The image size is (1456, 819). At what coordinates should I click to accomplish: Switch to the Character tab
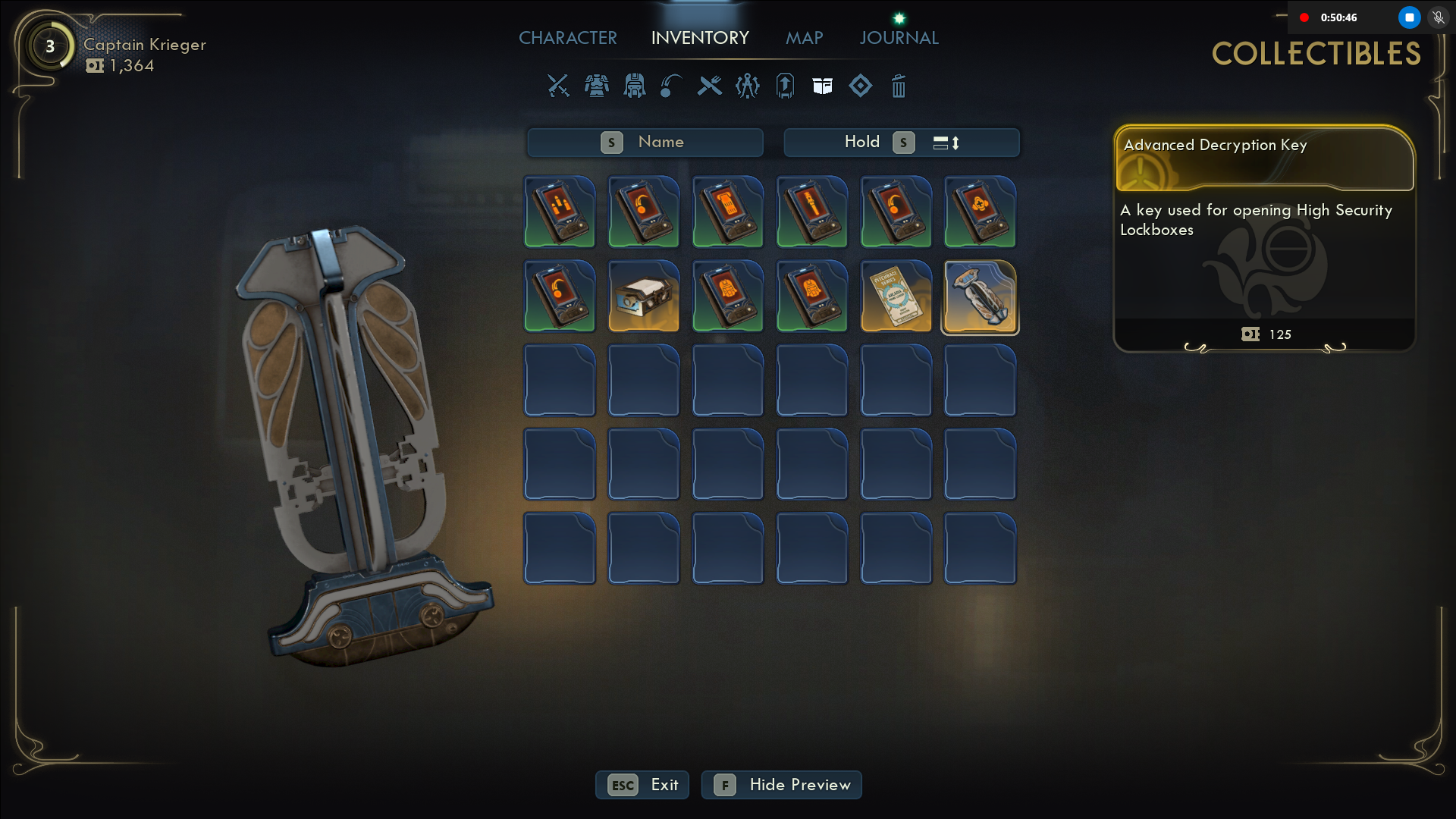(567, 38)
